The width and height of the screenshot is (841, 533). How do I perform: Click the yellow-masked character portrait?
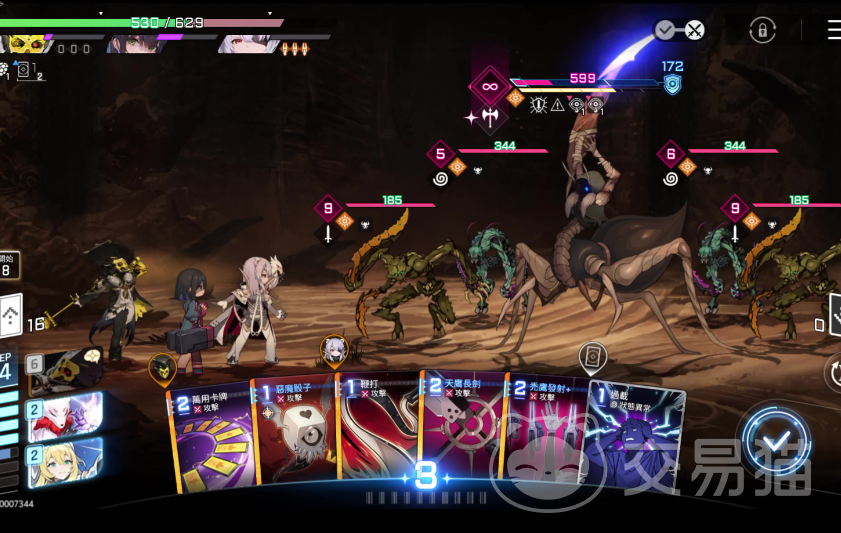(27, 43)
